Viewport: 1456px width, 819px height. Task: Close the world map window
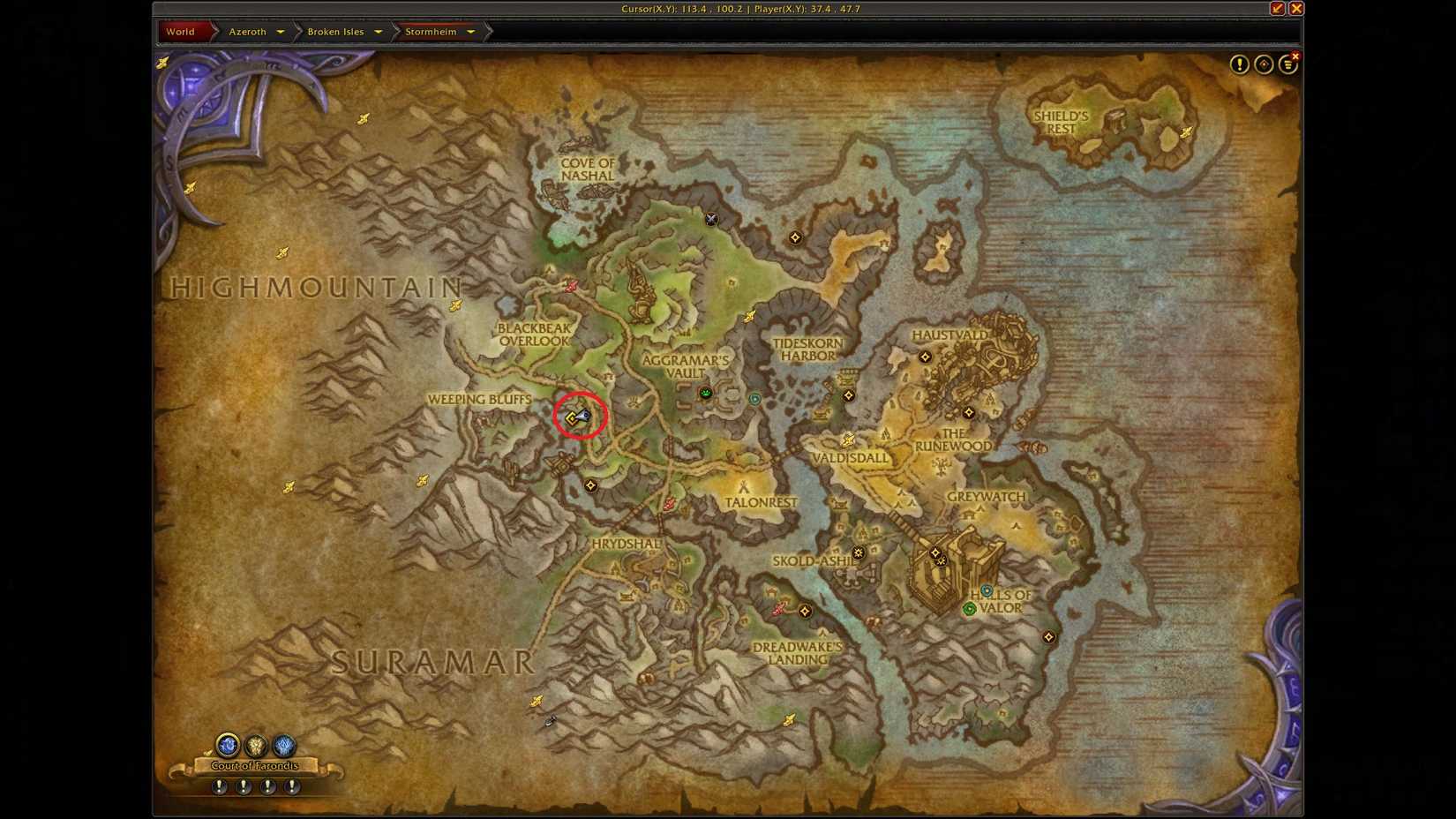coord(1295,9)
